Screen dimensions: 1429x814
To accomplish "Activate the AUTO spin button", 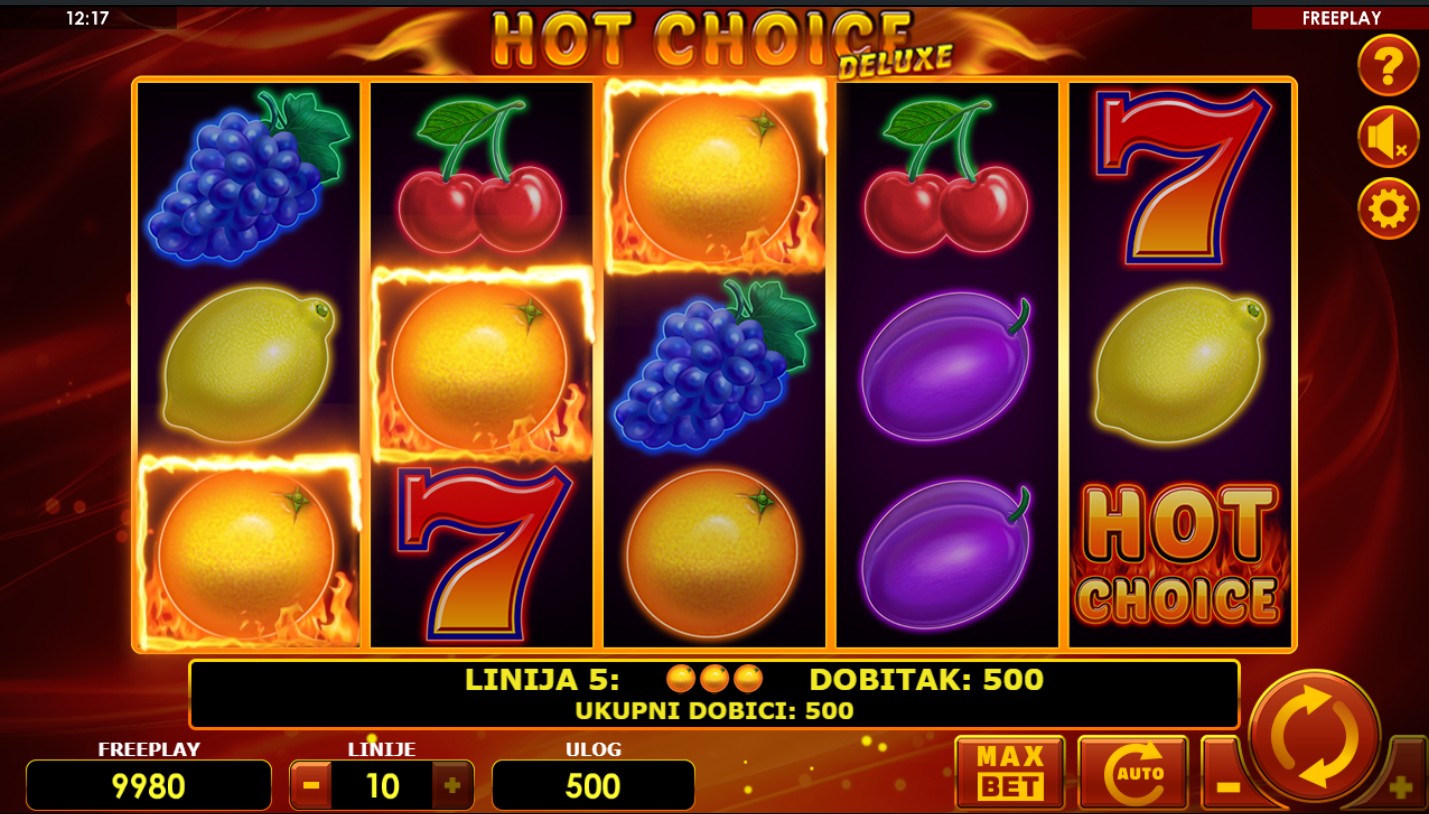I will click(1133, 772).
